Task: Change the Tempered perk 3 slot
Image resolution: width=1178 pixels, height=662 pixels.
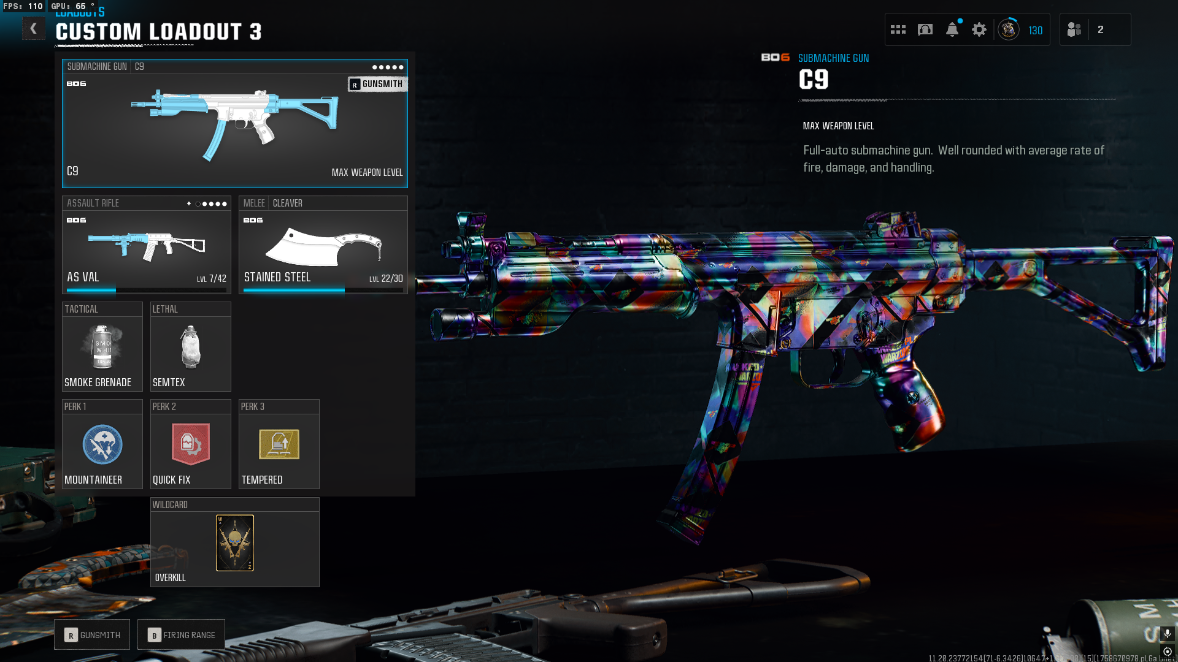Action: (x=279, y=444)
